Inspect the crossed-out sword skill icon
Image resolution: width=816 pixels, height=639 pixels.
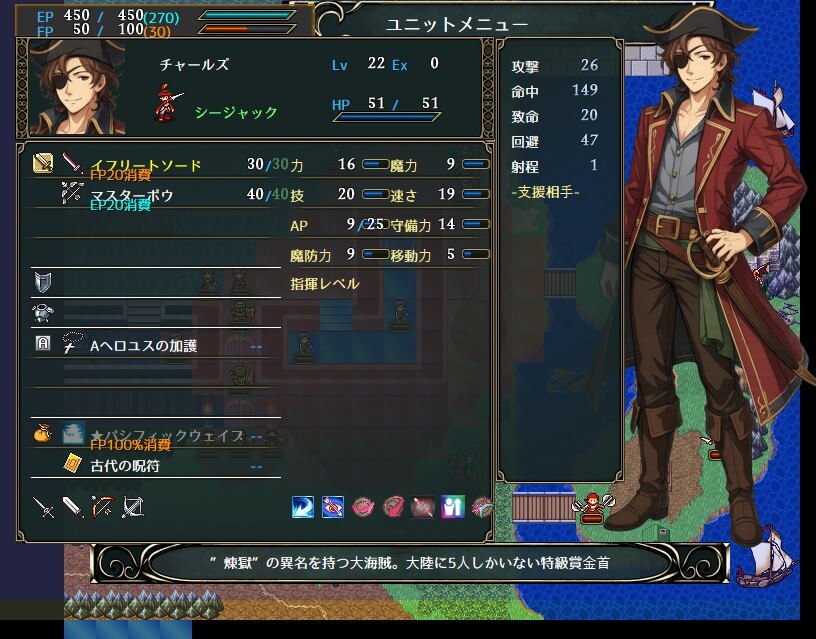pyautogui.click(x=423, y=507)
